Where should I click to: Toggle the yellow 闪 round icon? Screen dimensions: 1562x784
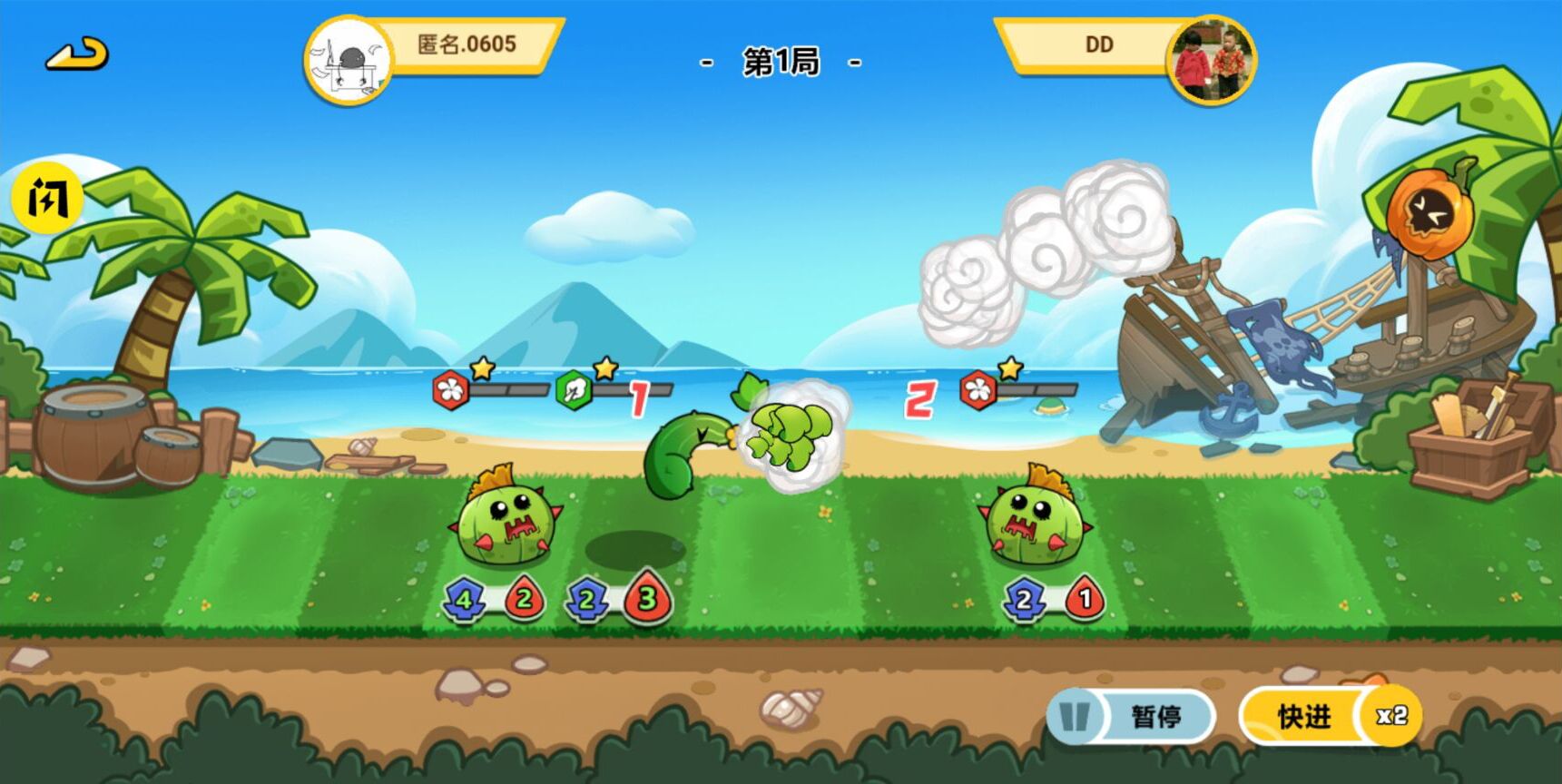[47, 198]
